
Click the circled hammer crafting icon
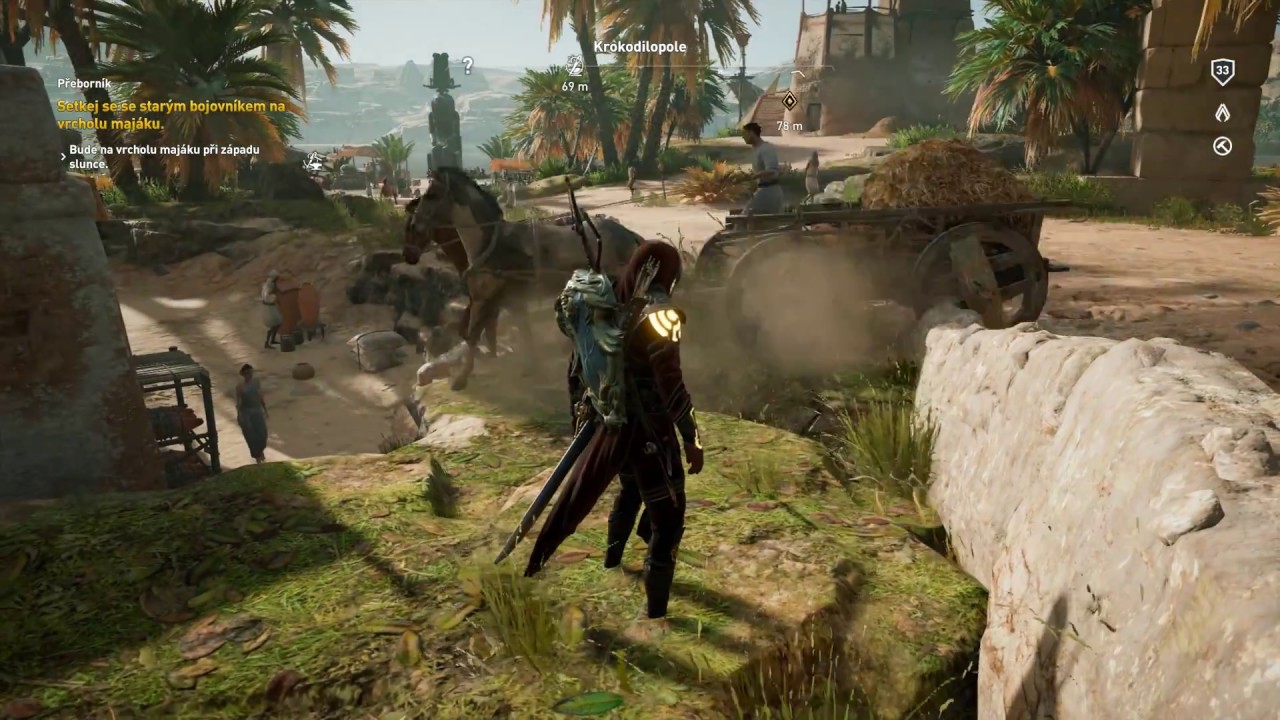[1222, 146]
